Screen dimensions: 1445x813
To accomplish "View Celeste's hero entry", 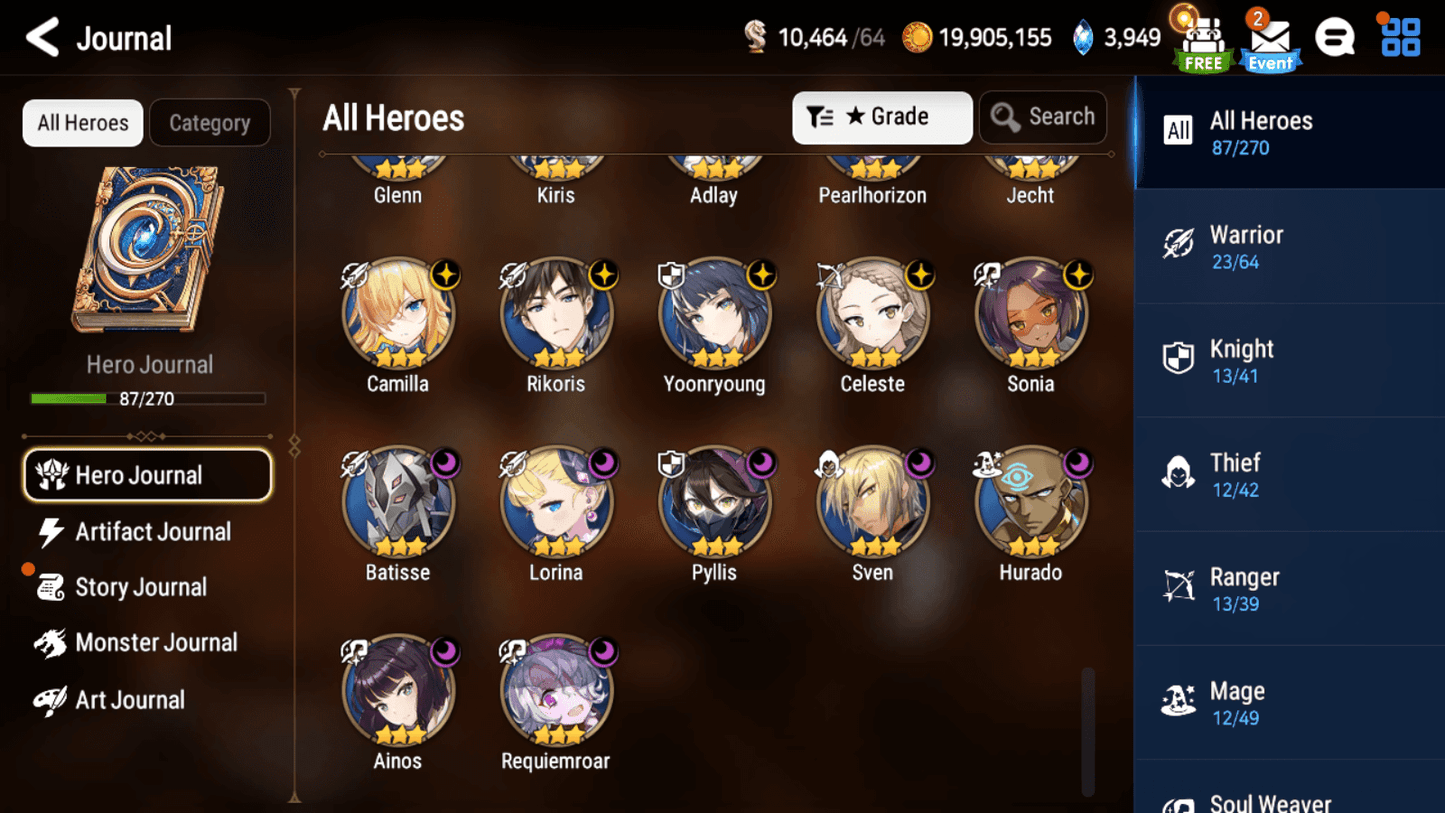I will coord(872,315).
